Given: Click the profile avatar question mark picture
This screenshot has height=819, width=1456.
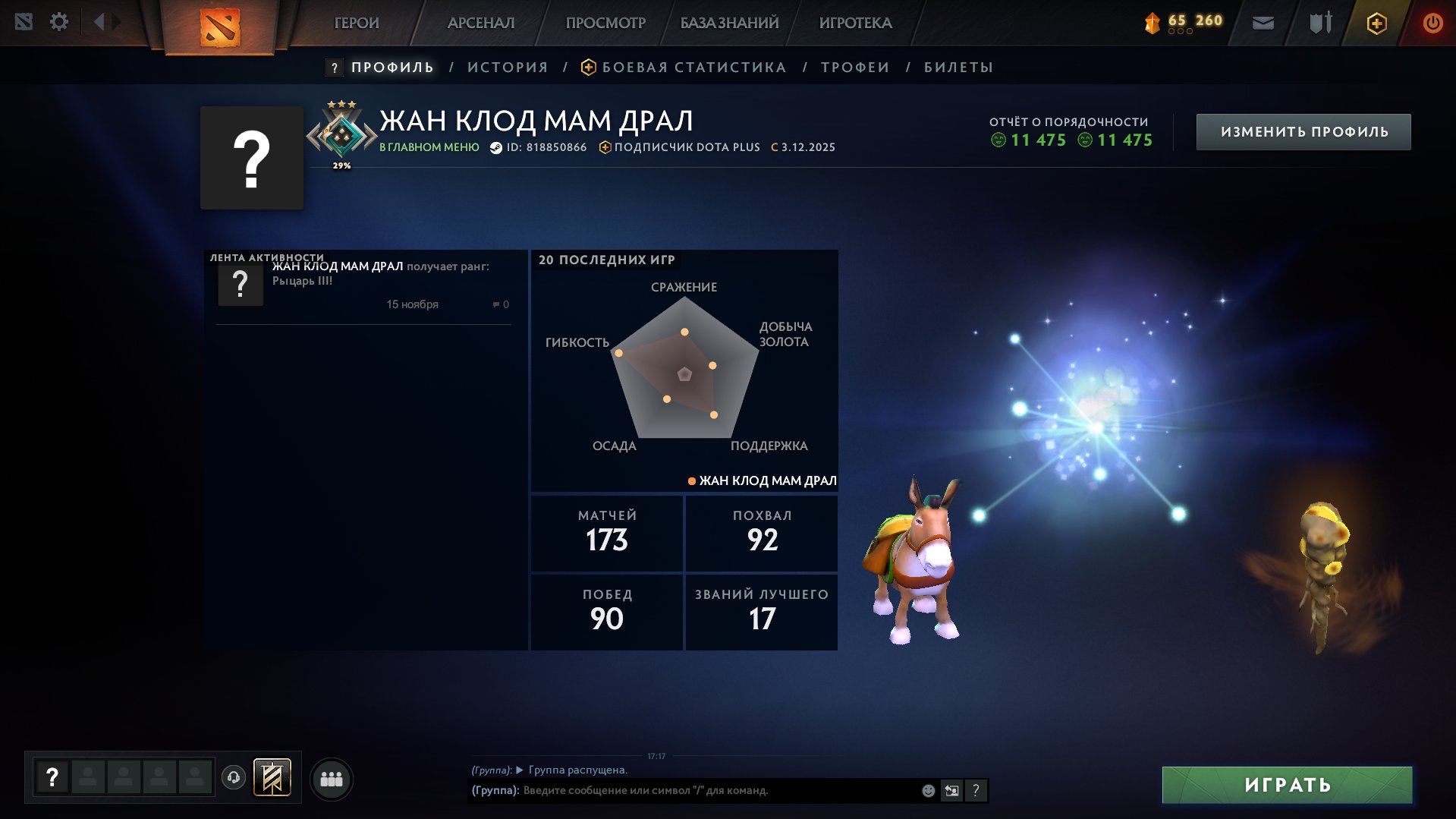Looking at the screenshot, I should [x=252, y=159].
